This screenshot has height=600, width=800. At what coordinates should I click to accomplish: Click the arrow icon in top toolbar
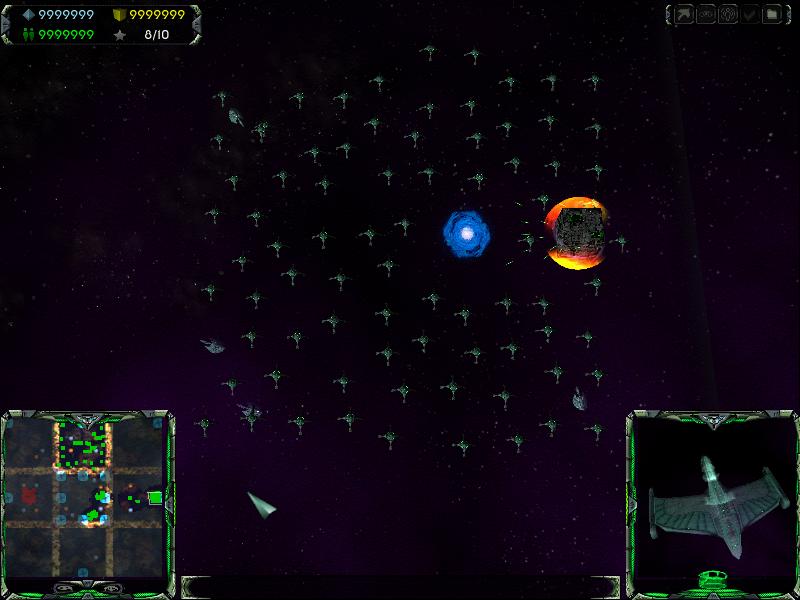pos(685,15)
